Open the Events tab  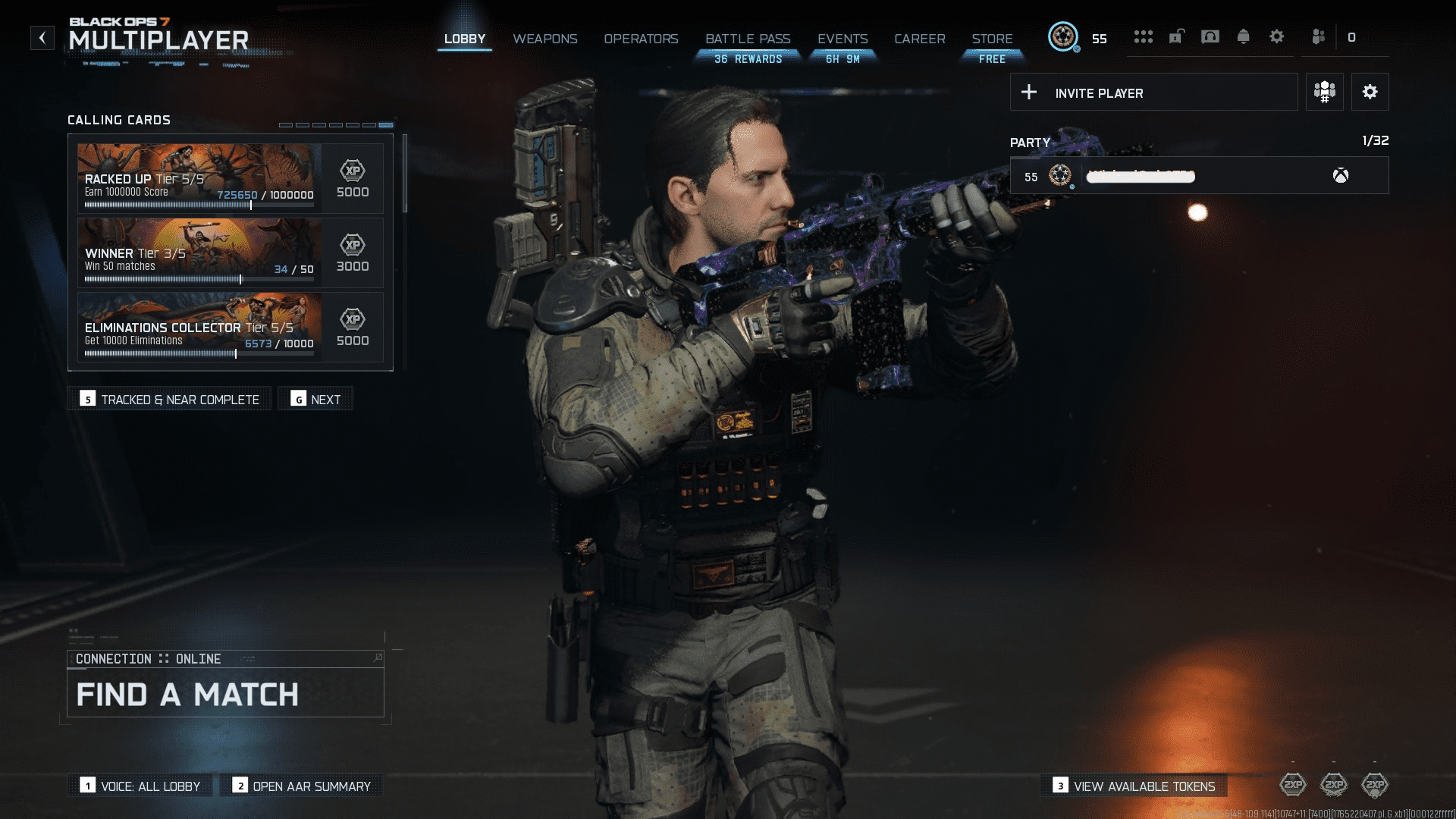click(843, 39)
